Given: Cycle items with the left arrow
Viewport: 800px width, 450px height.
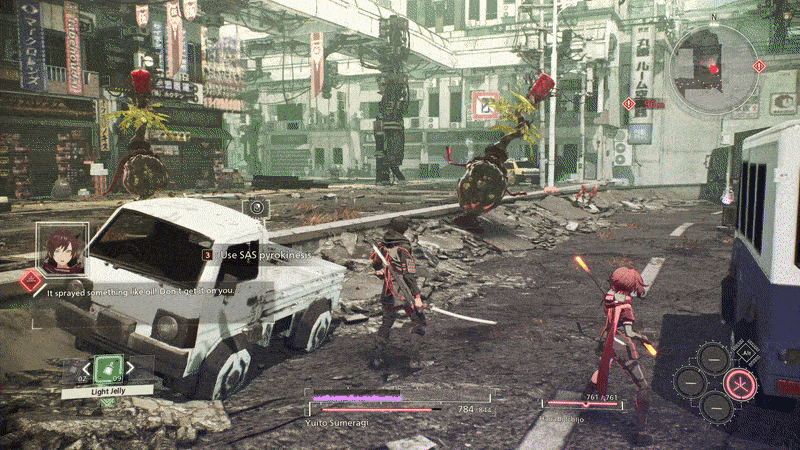Looking at the screenshot, I should point(84,369).
